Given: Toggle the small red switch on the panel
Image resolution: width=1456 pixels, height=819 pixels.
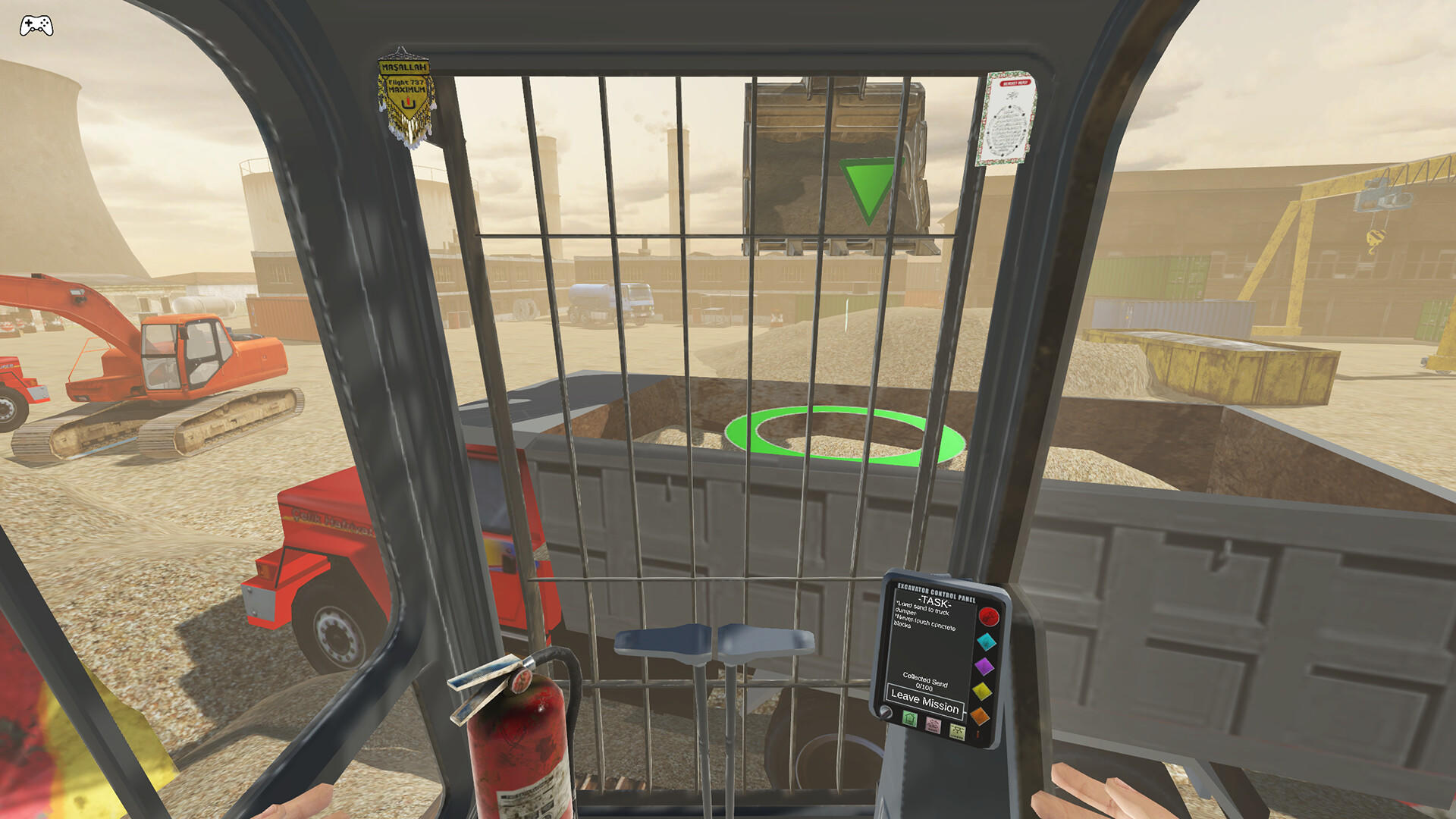Looking at the screenshot, I should (x=977, y=735).
